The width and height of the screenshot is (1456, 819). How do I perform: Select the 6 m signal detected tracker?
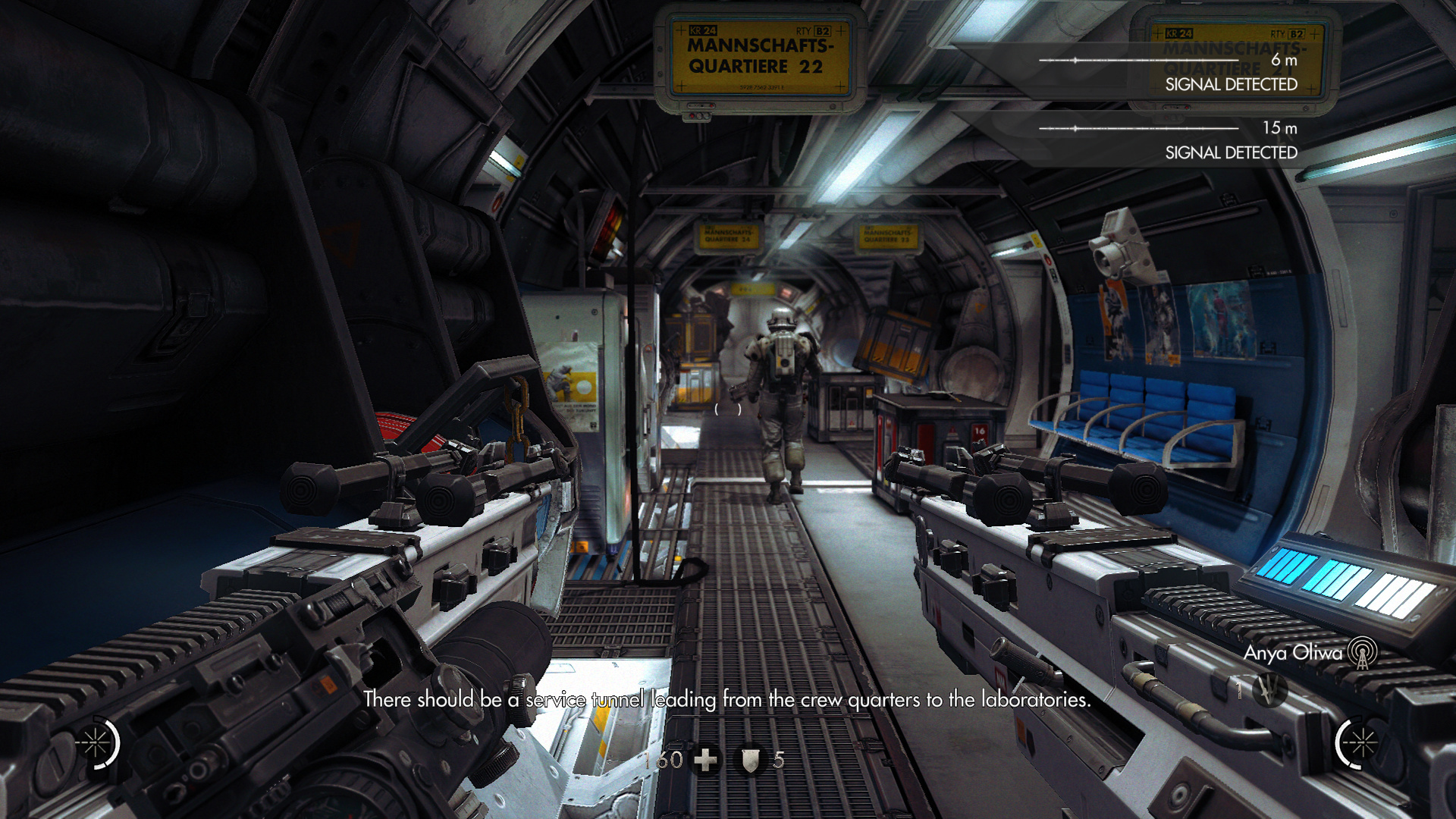pos(1168,71)
